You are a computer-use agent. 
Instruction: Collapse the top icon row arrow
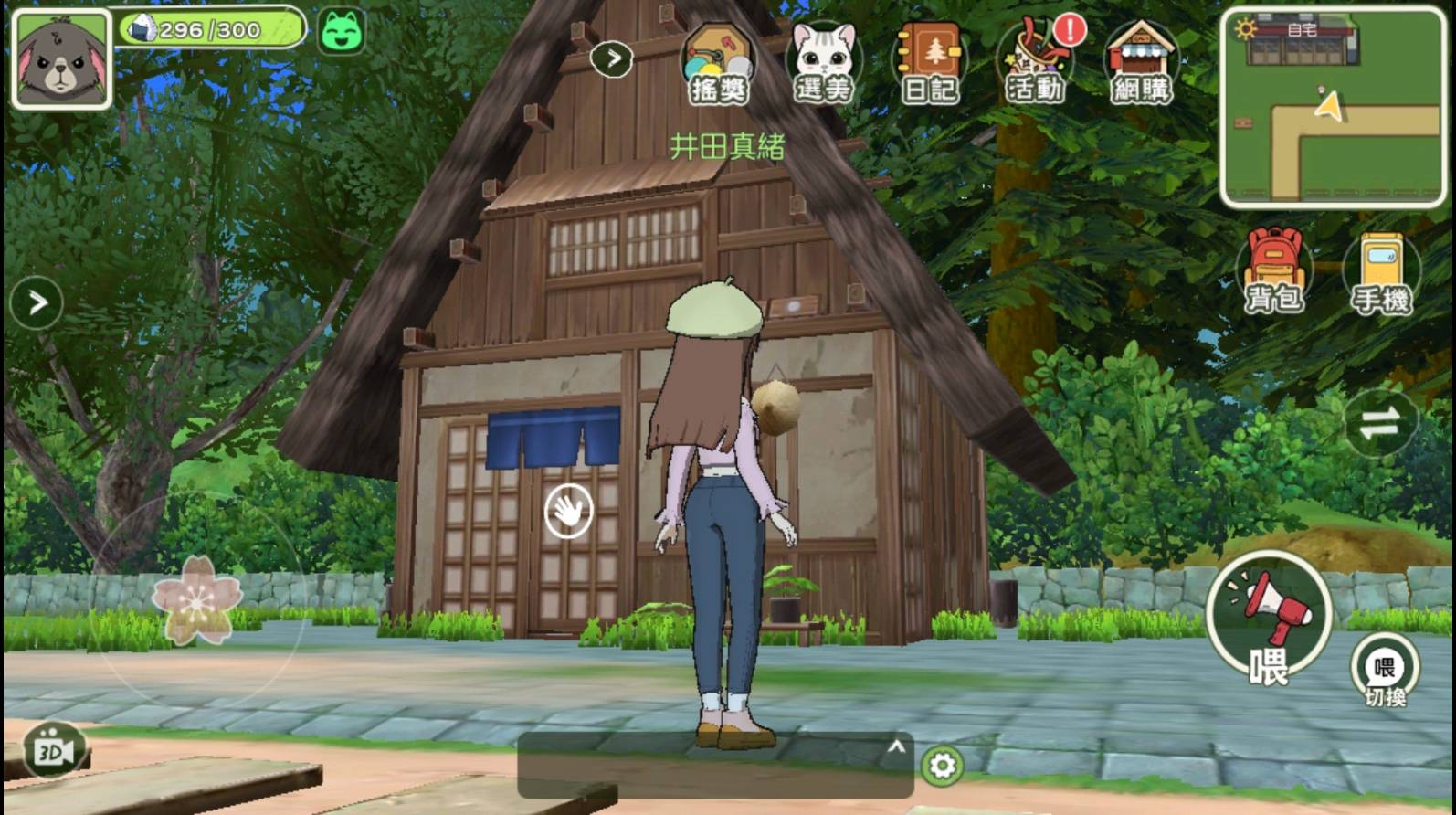[x=612, y=59]
